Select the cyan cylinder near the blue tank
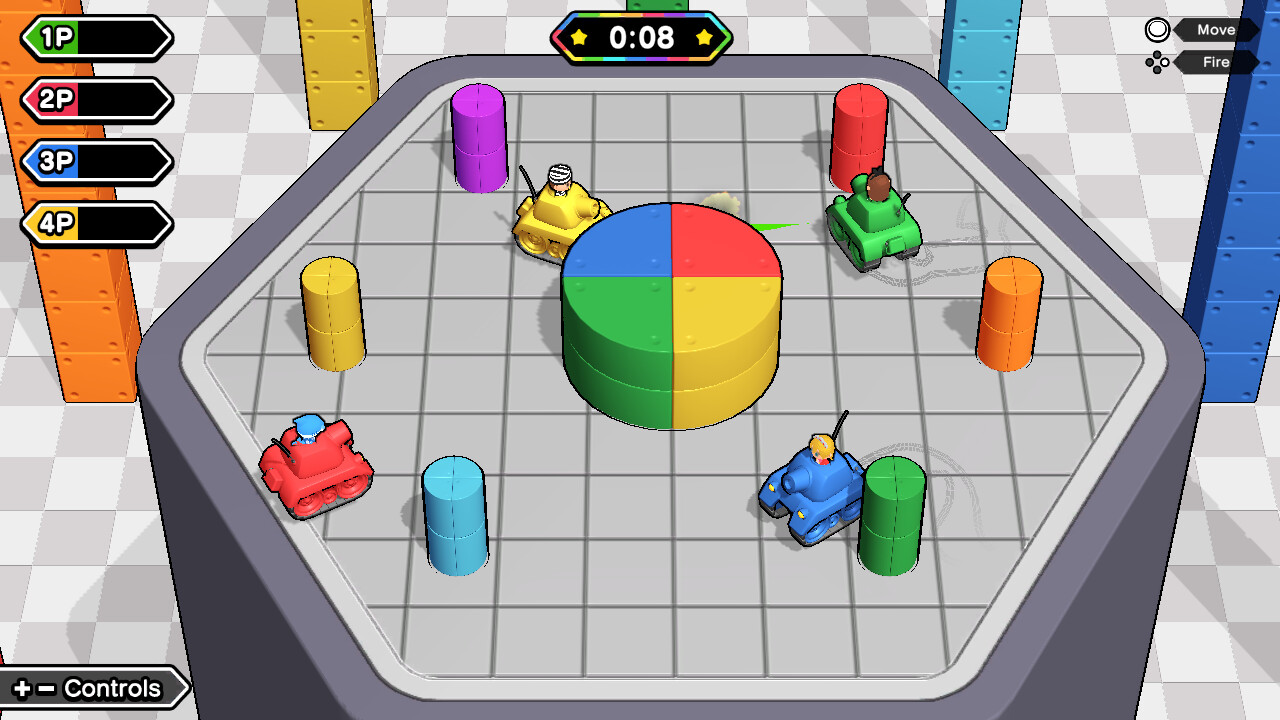The height and width of the screenshot is (720, 1280). 455,515
